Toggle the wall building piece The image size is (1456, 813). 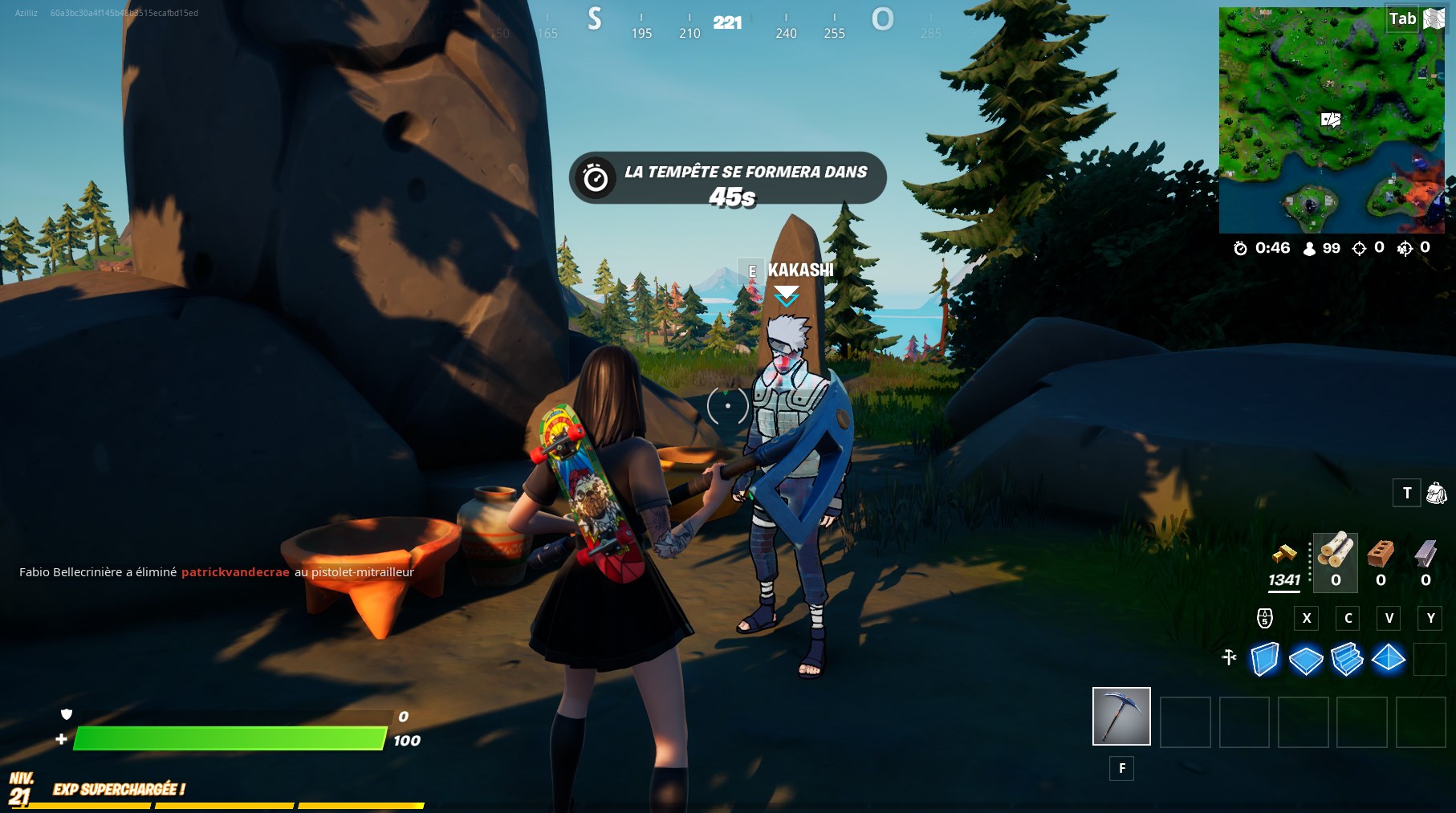click(x=1265, y=658)
